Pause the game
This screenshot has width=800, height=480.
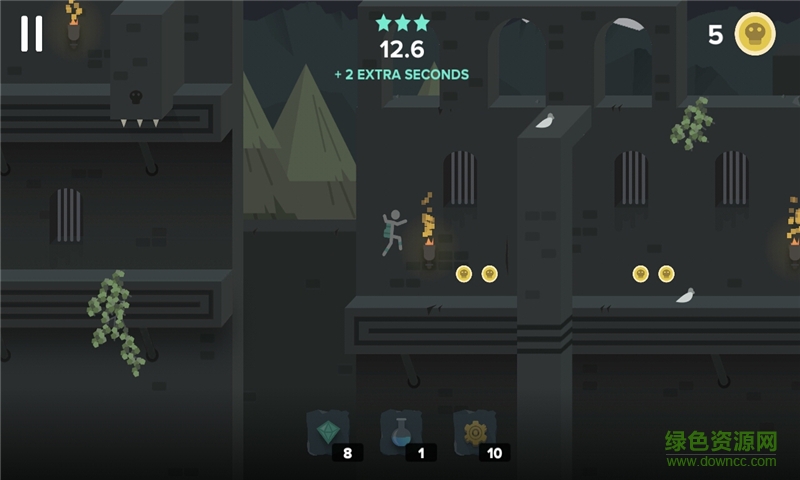[x=32, y=33]
